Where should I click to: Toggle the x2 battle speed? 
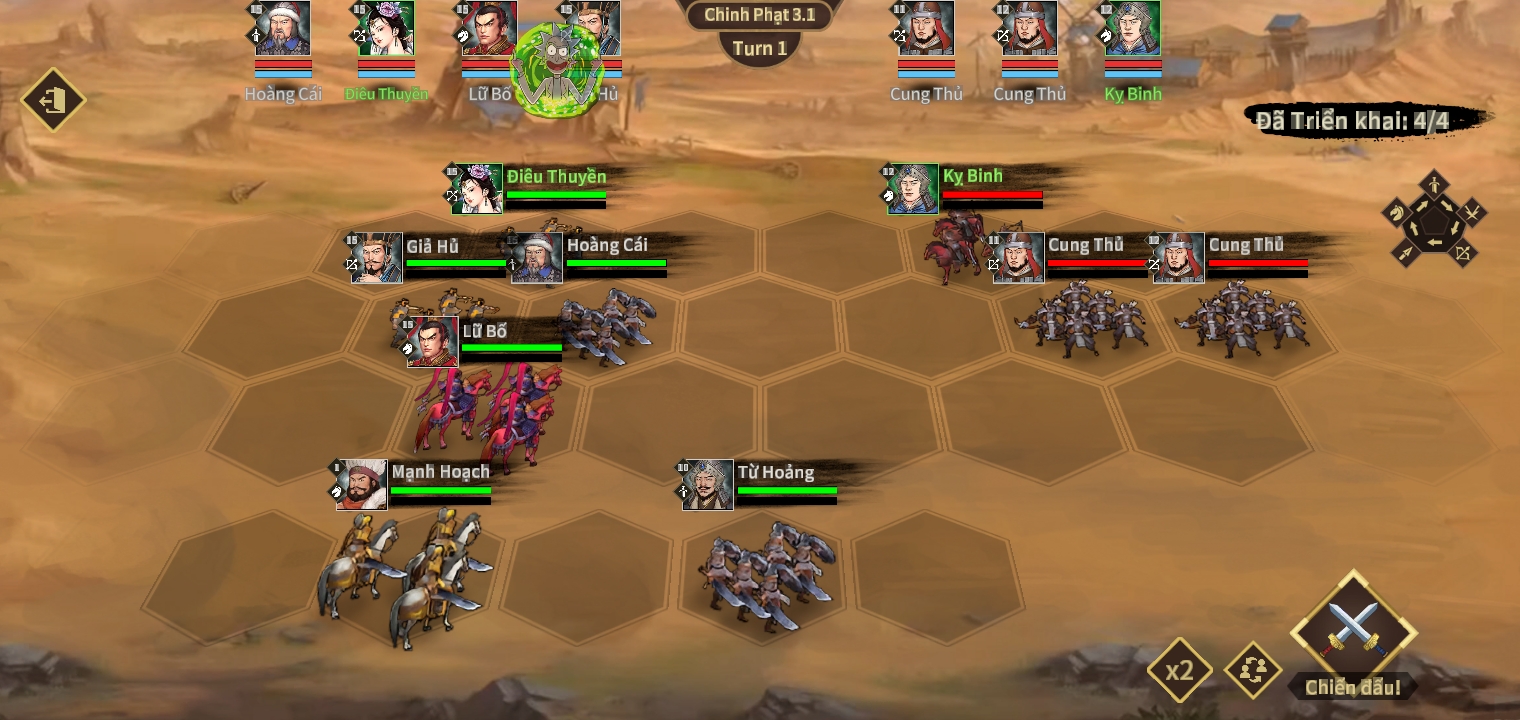pyautogui.click(x=1180, y=670)
